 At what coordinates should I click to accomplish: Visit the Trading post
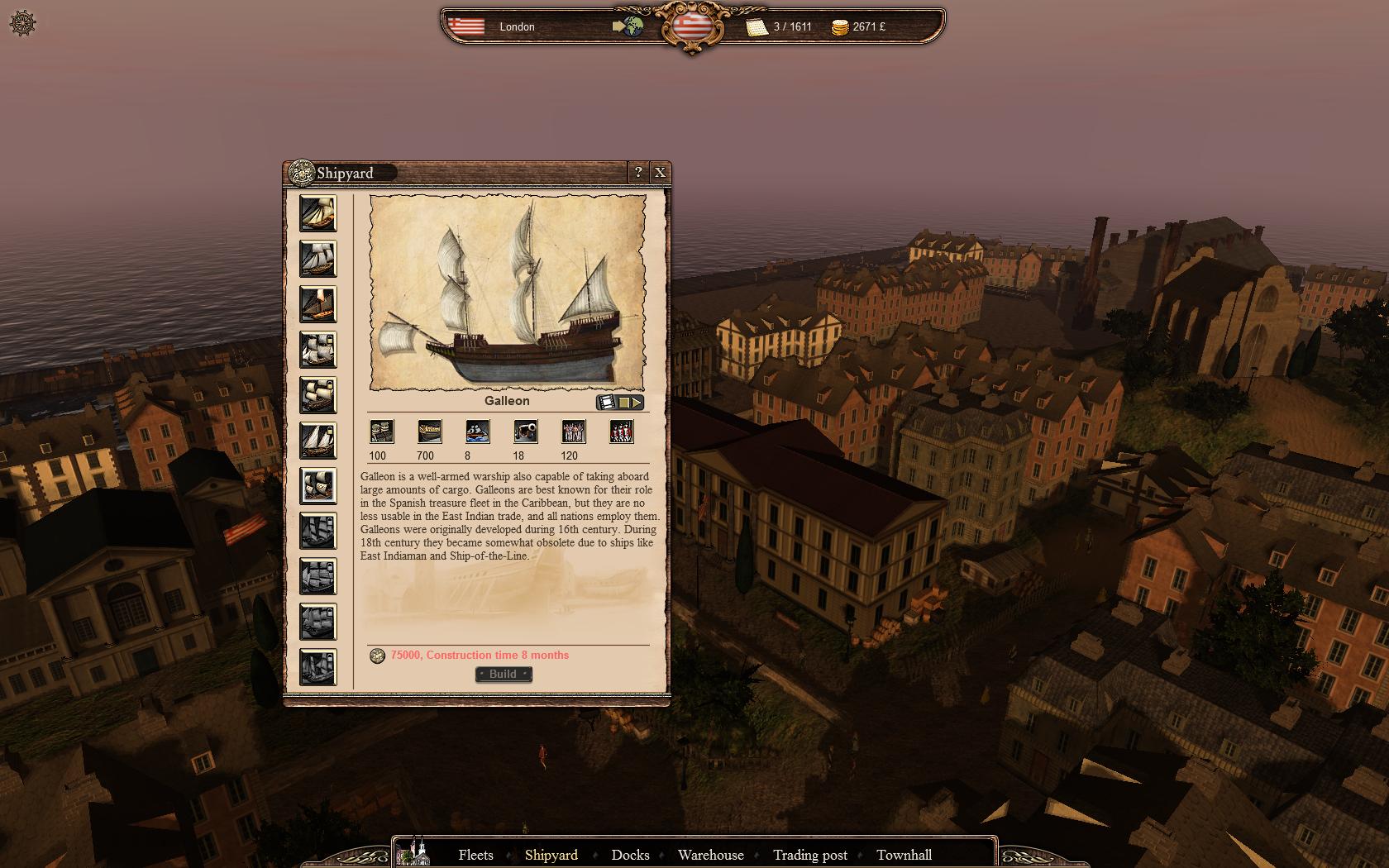click(x=809, y=855)
